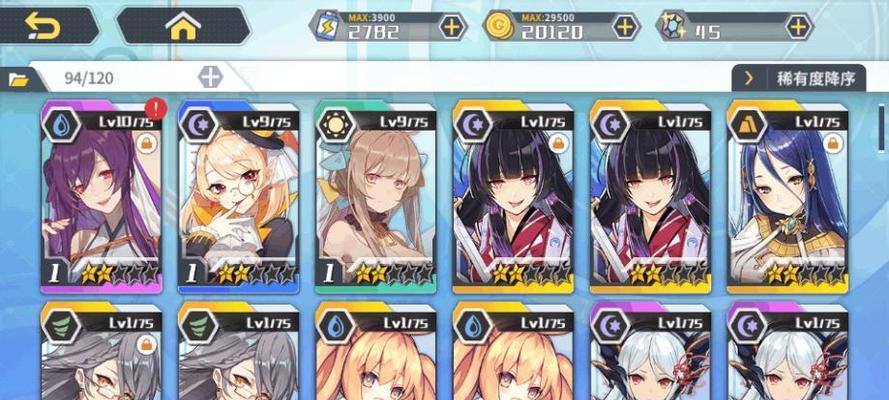Return to the home screen
Image resolution: width=889 pixels, height=400 pixels.
(182, 26)
